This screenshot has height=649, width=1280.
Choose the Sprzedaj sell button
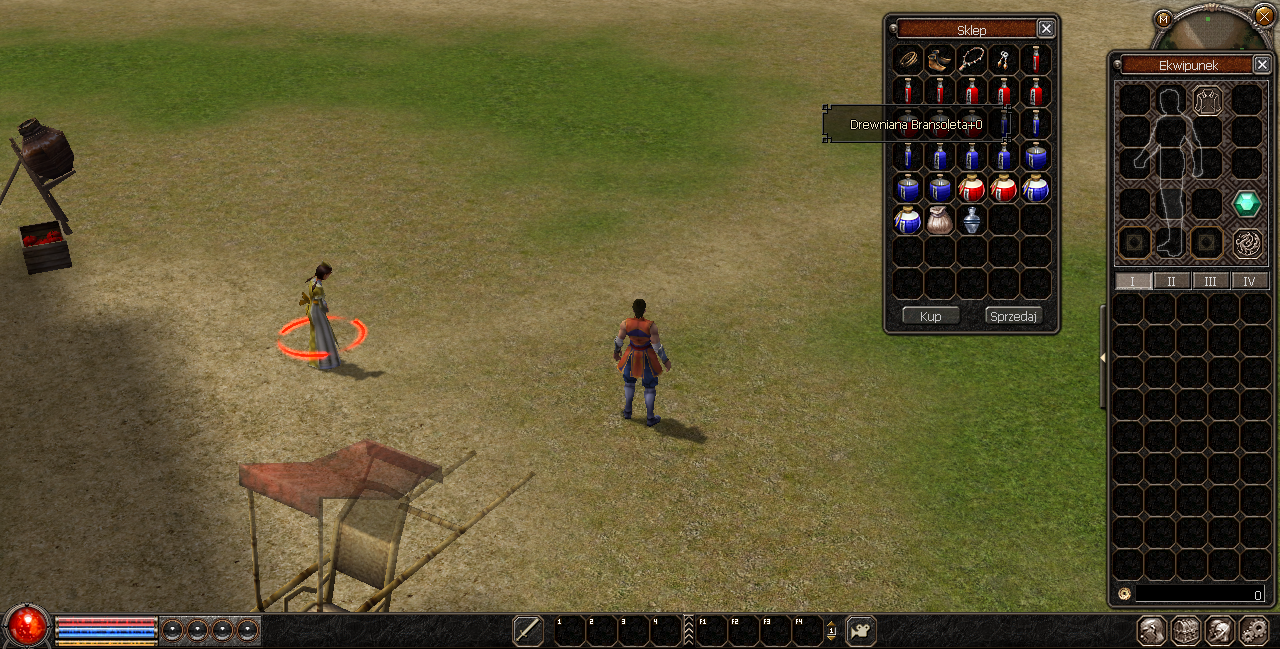pyautogui.click(x=1013, y=316)
